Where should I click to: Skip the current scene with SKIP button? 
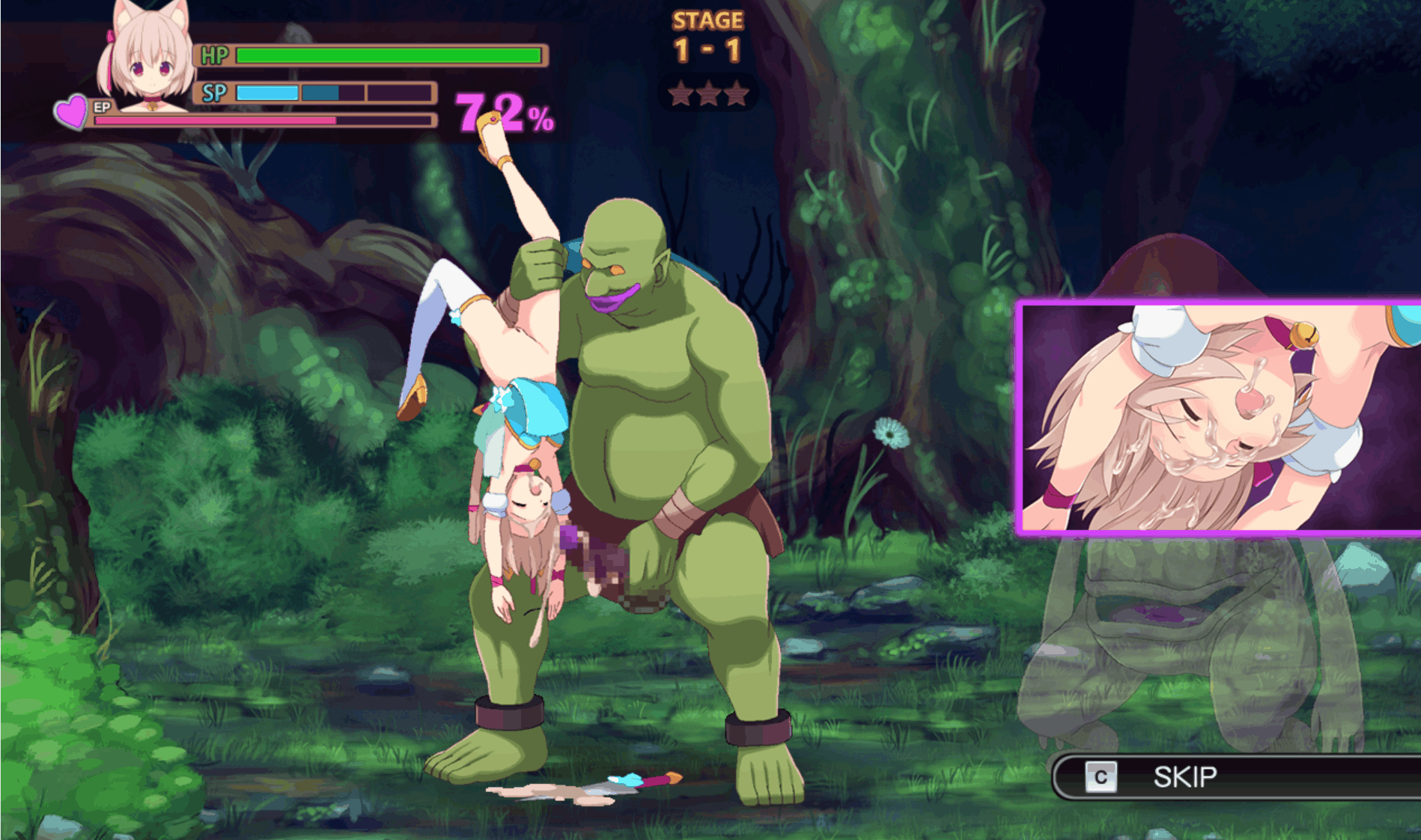click(1184, 777)
